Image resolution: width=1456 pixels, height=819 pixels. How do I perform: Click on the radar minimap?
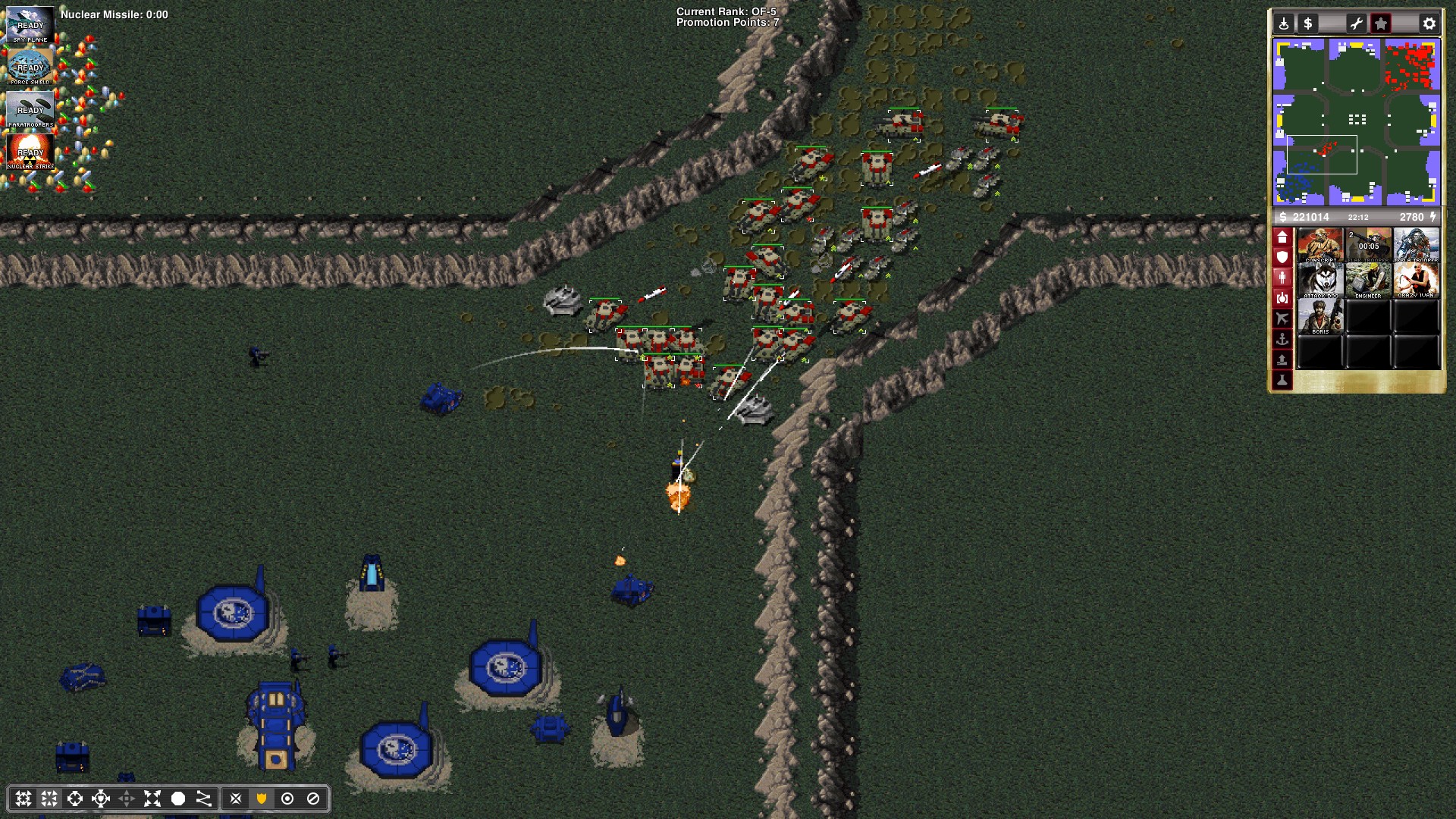(x=1356, y=122)
